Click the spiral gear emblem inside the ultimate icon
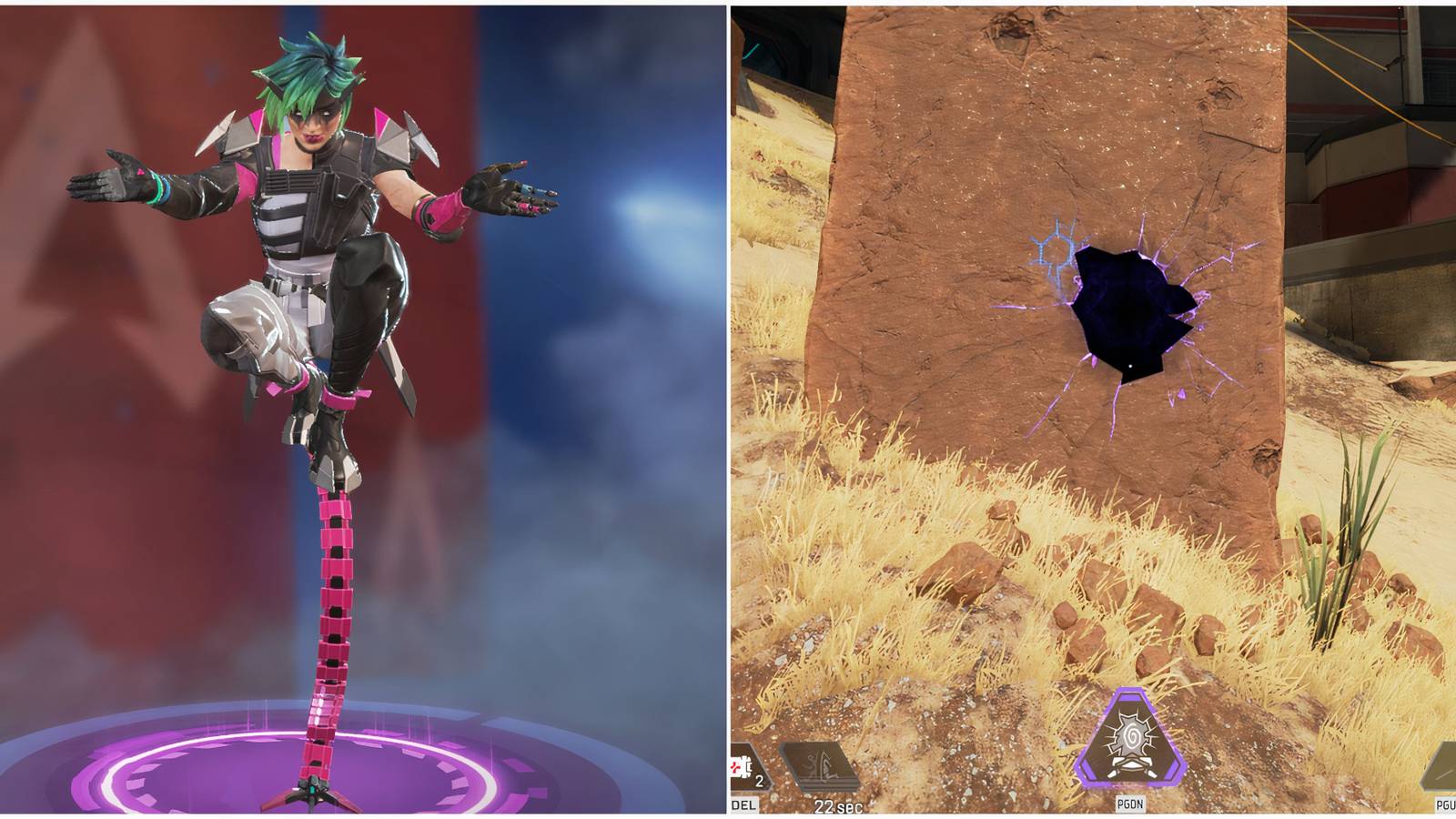This screenshot has height=819, width=1456. pyautogui.click(x=1132, y=734)
